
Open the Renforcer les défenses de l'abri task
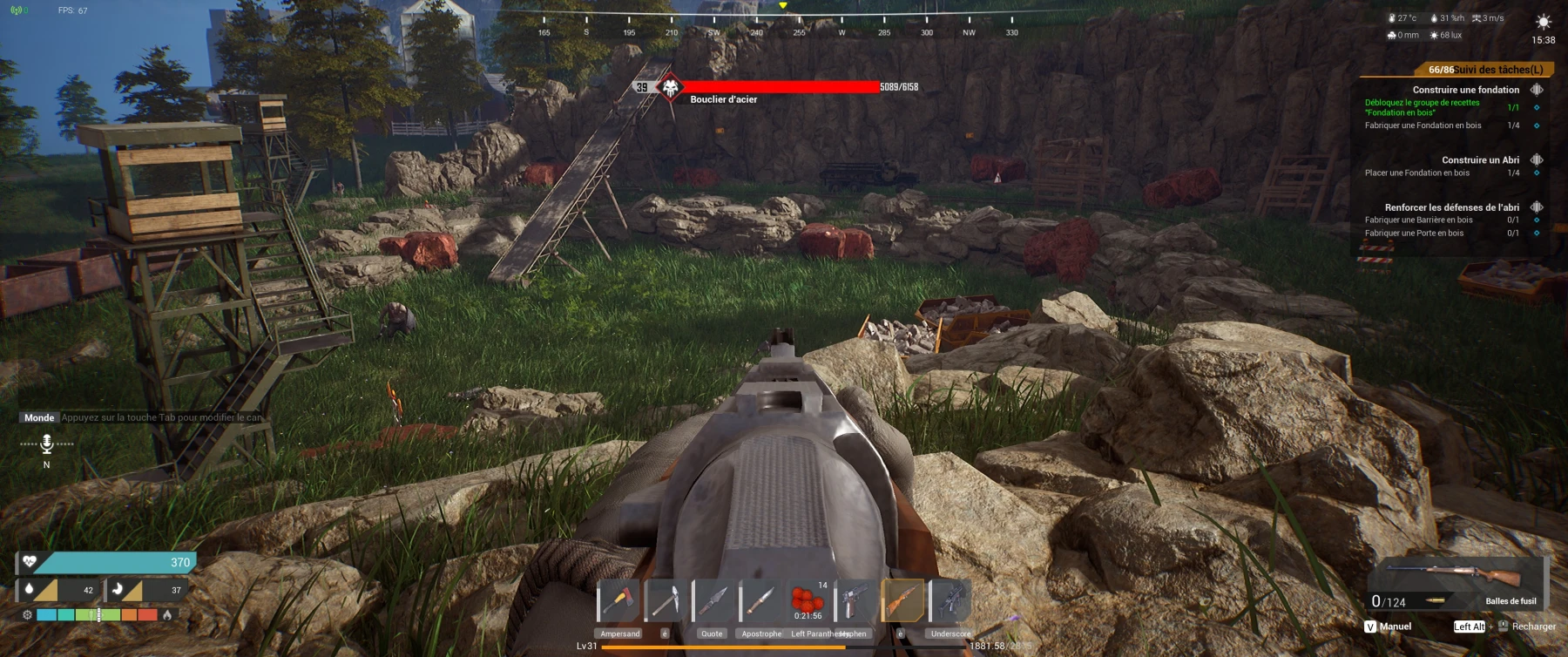coord(1451,207)
